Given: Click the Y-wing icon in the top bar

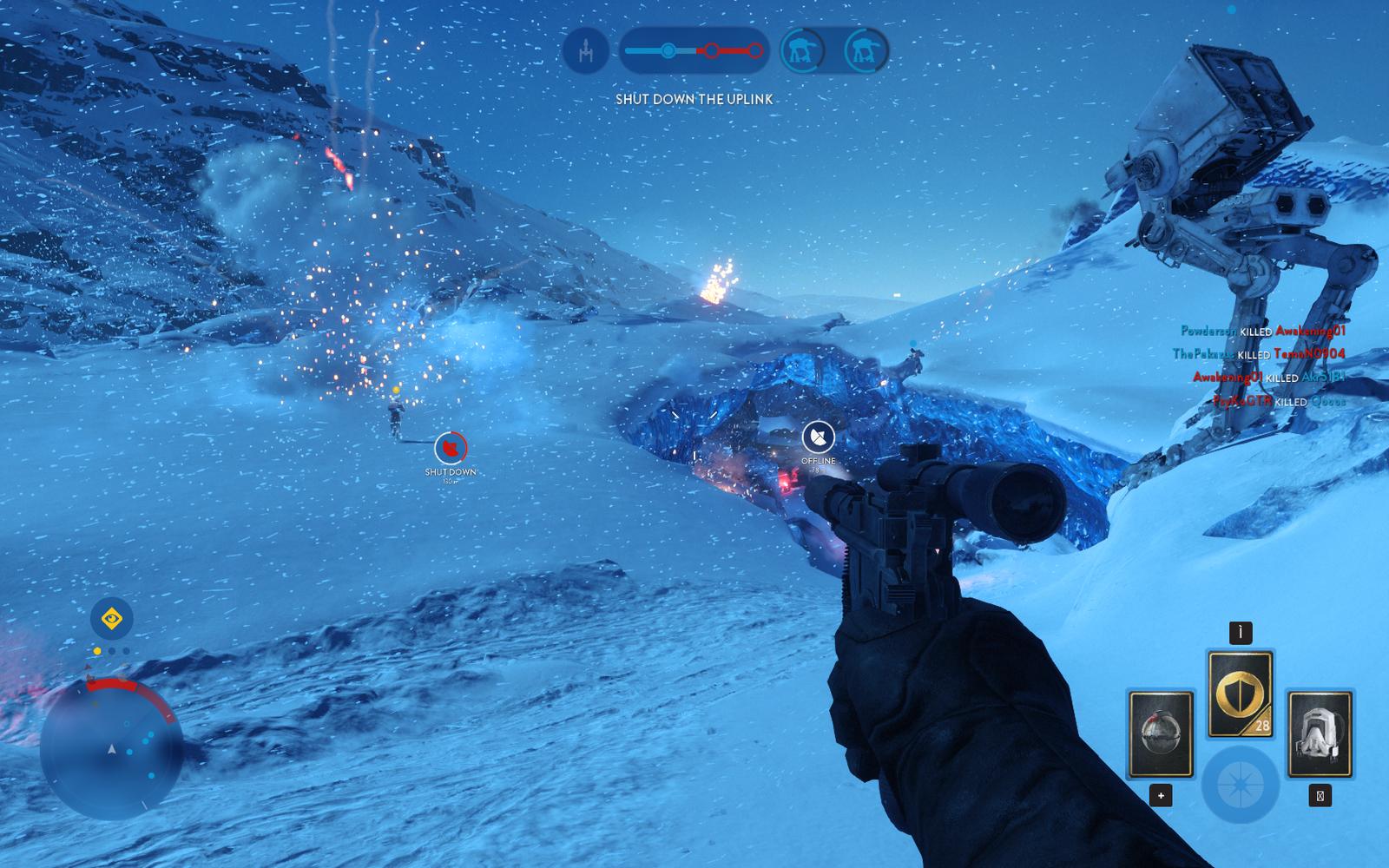Looking at the screenshot, I should point(586,50).
